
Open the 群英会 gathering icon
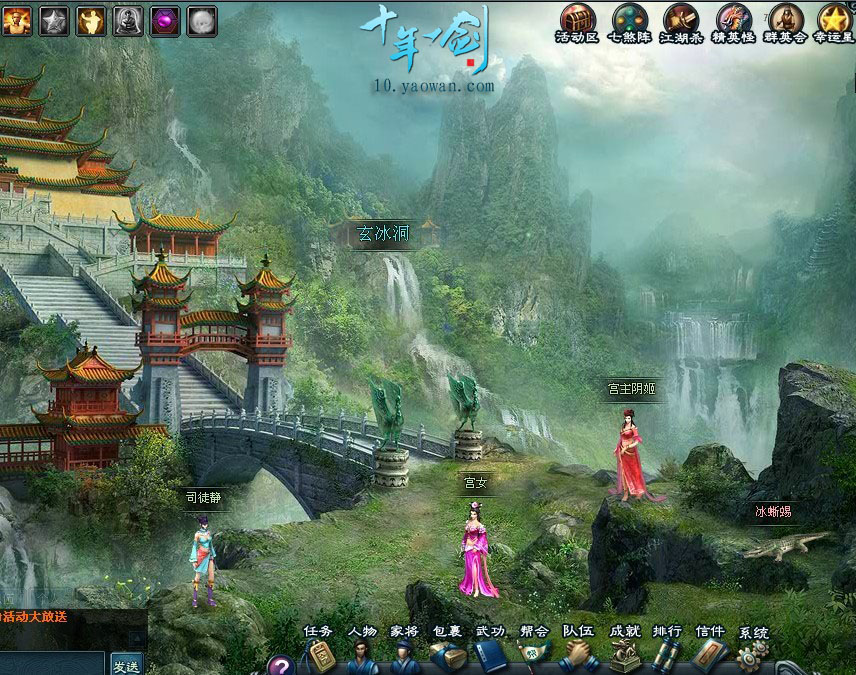pos(785,18)
